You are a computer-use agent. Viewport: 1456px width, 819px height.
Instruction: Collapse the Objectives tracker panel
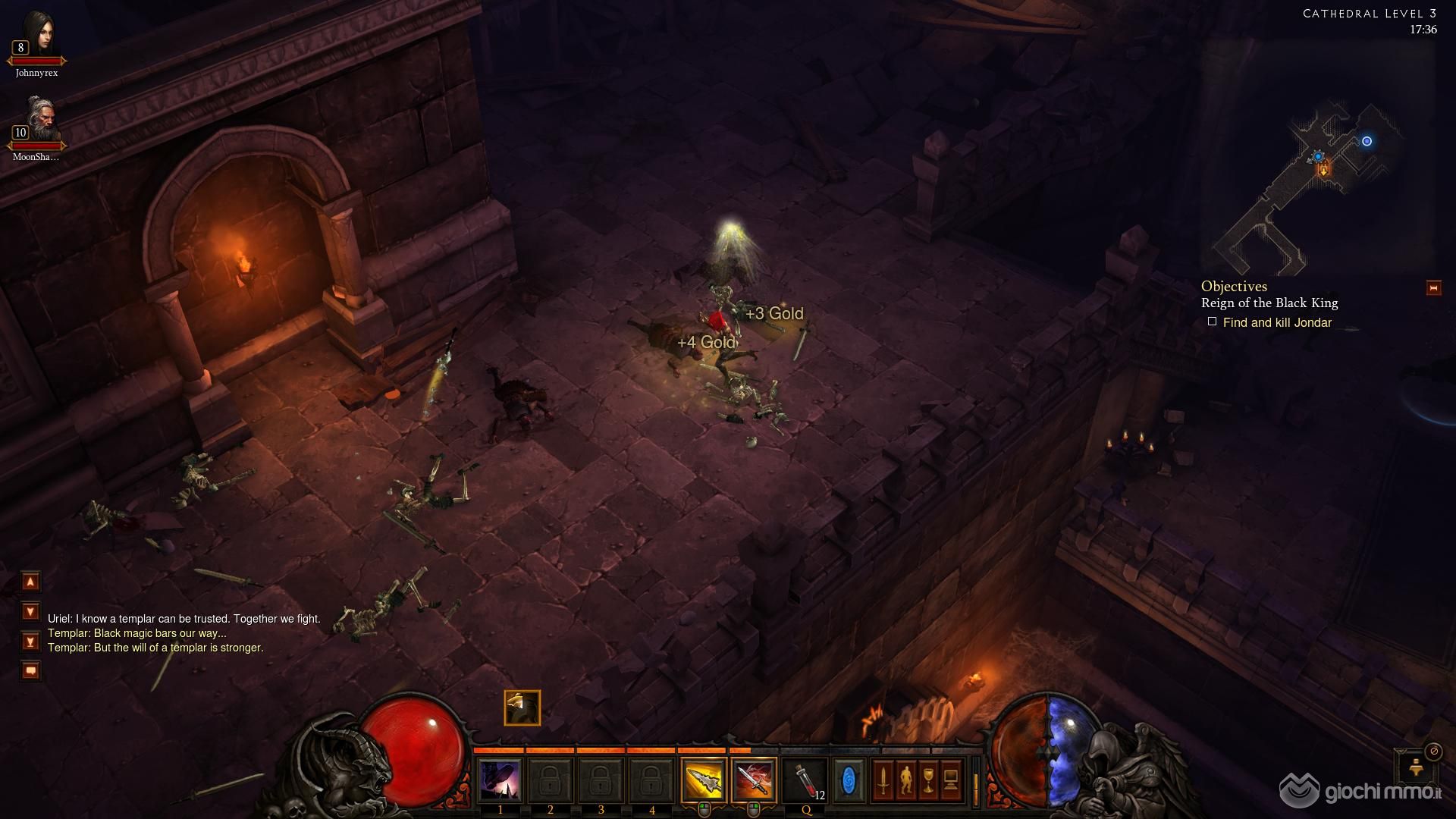1433,288
